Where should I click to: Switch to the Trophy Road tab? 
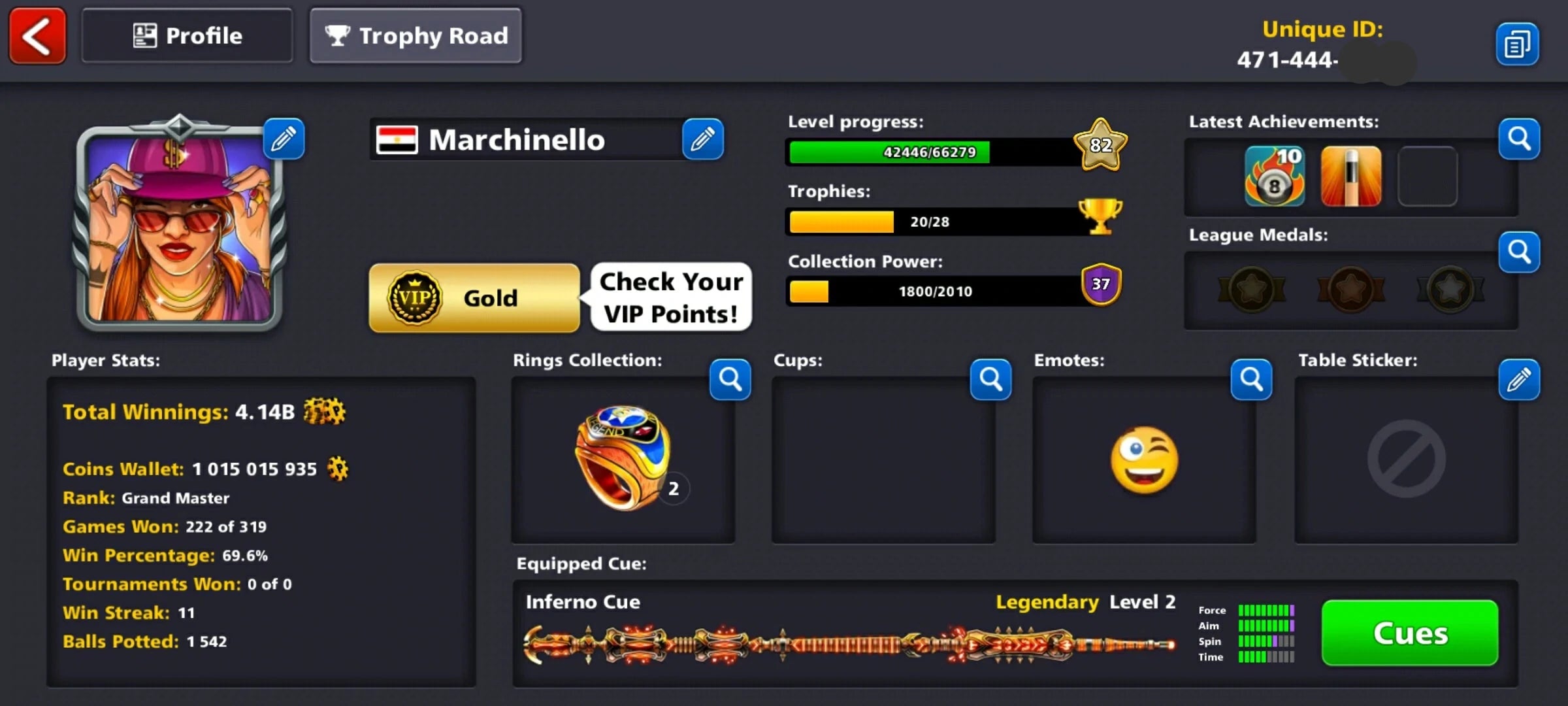point(416,36)
